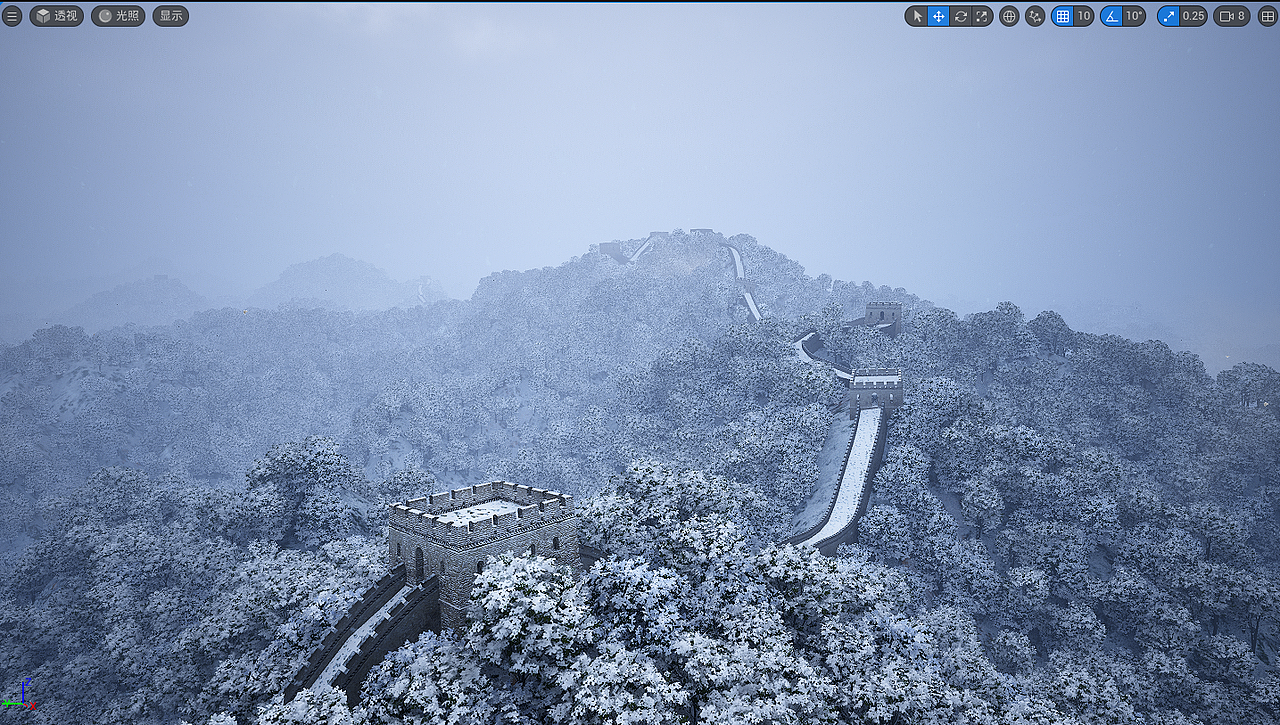Click the grid snap value 10
This screenshot has width=1280, height=725.
[1084, 16]
